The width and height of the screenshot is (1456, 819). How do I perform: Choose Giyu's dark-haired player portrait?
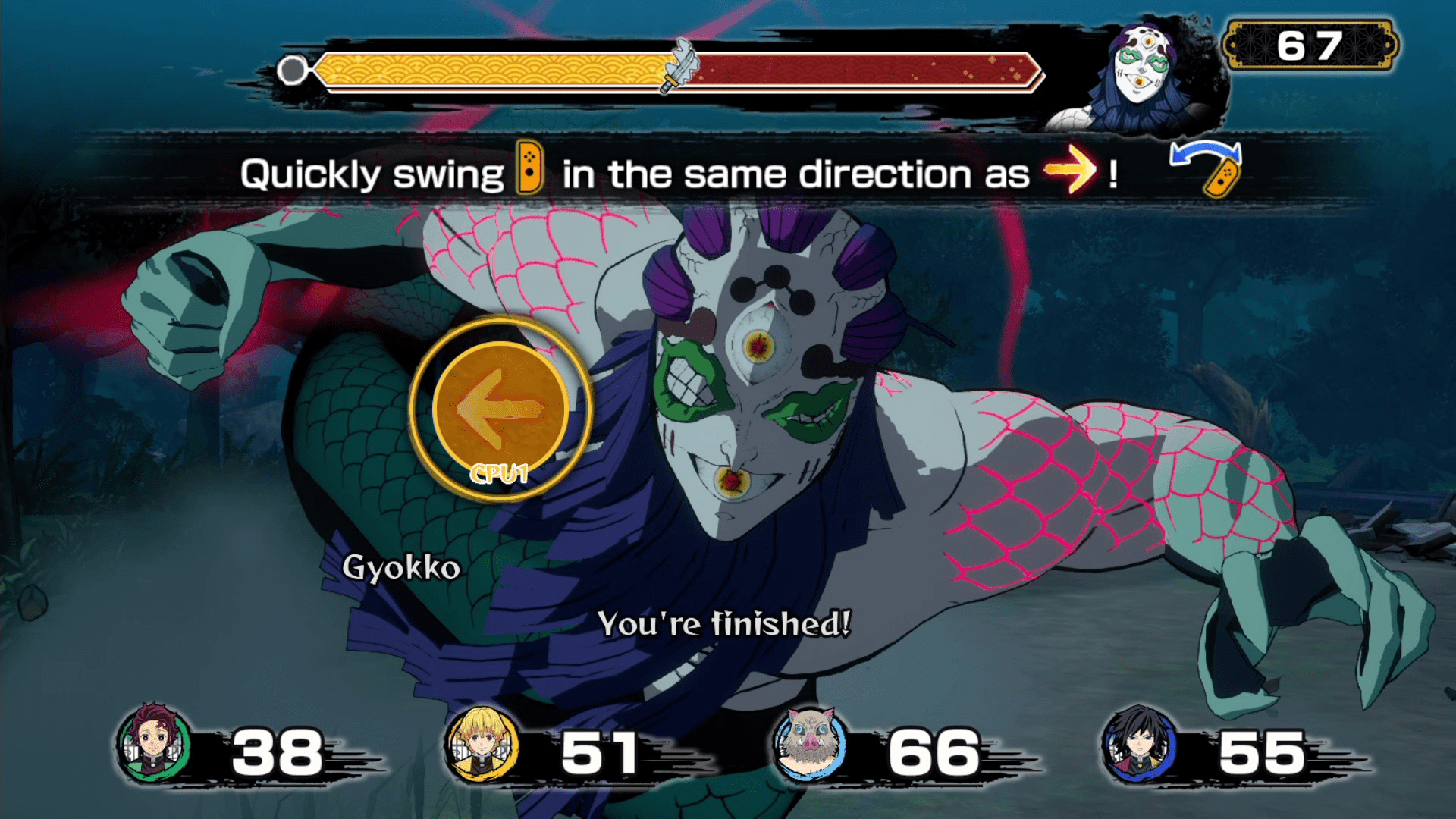pyautogui.click(x=1138, y=744)
